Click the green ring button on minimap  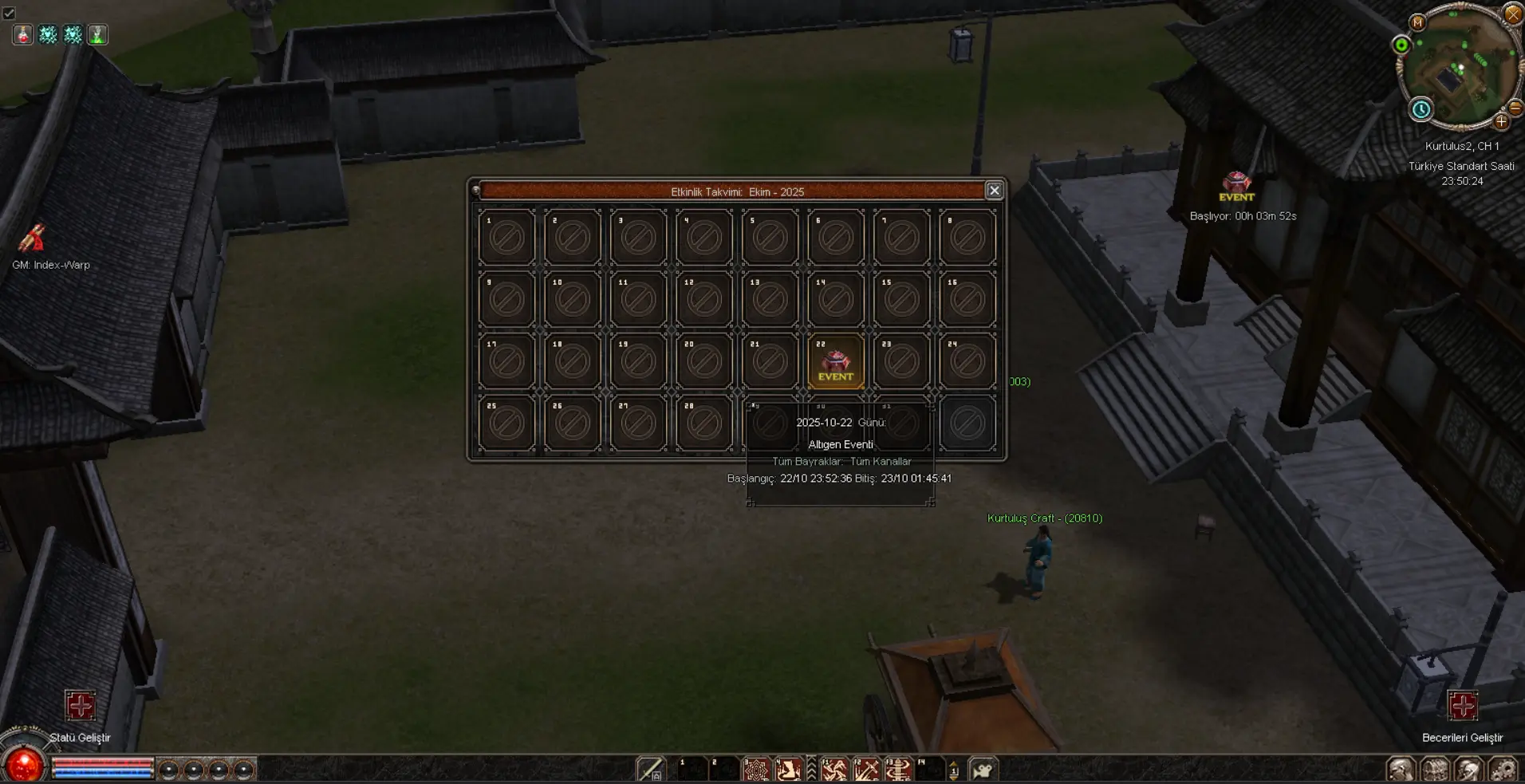[x=1401, y=45]
